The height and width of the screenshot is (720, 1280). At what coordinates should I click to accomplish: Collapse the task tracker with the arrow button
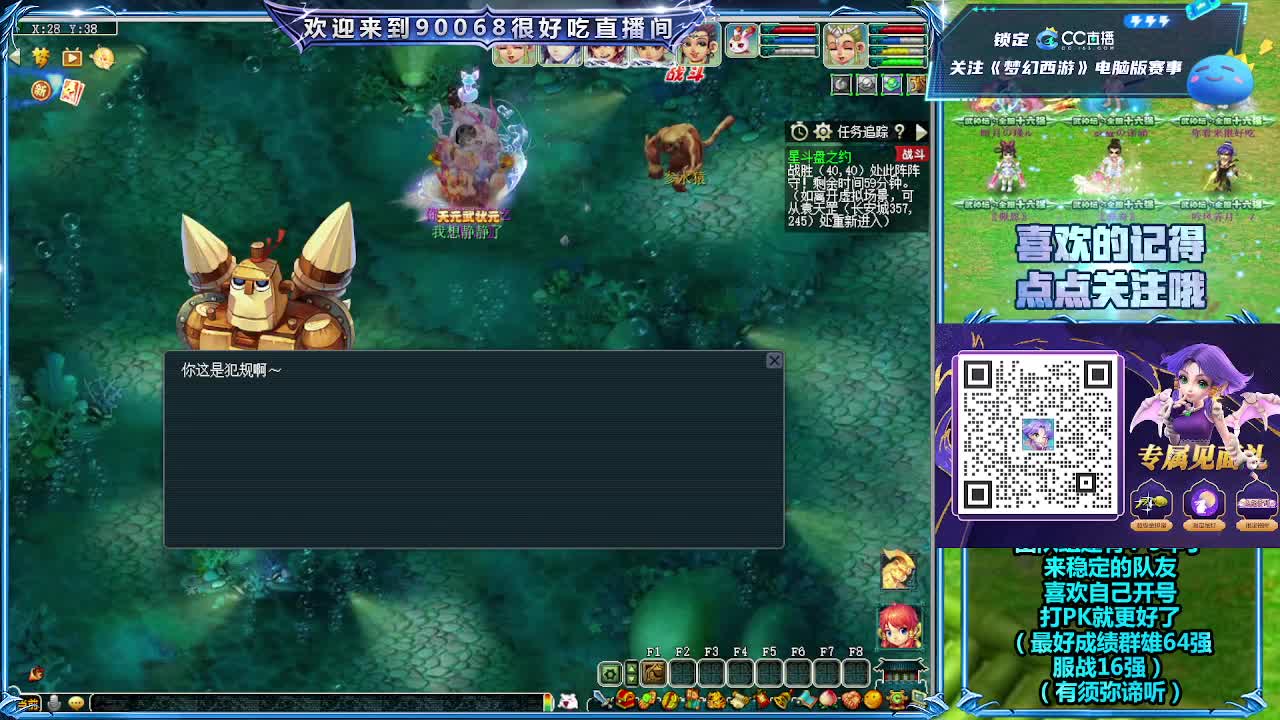click(921, 131)
